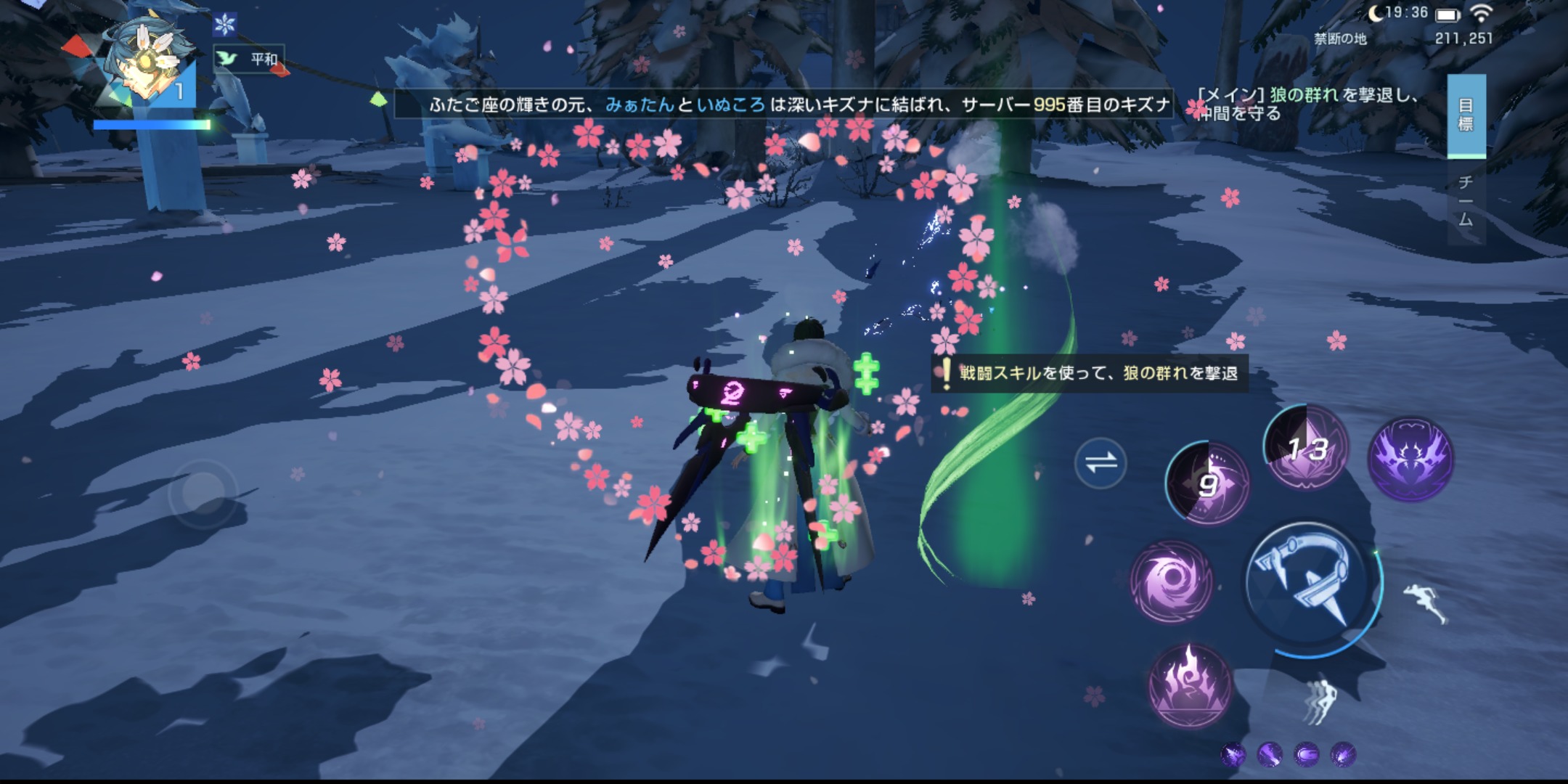This screenshot has width=1568, height=784.
Task: Switch to the 目標 objectives tab
Action: (1466, 115)
